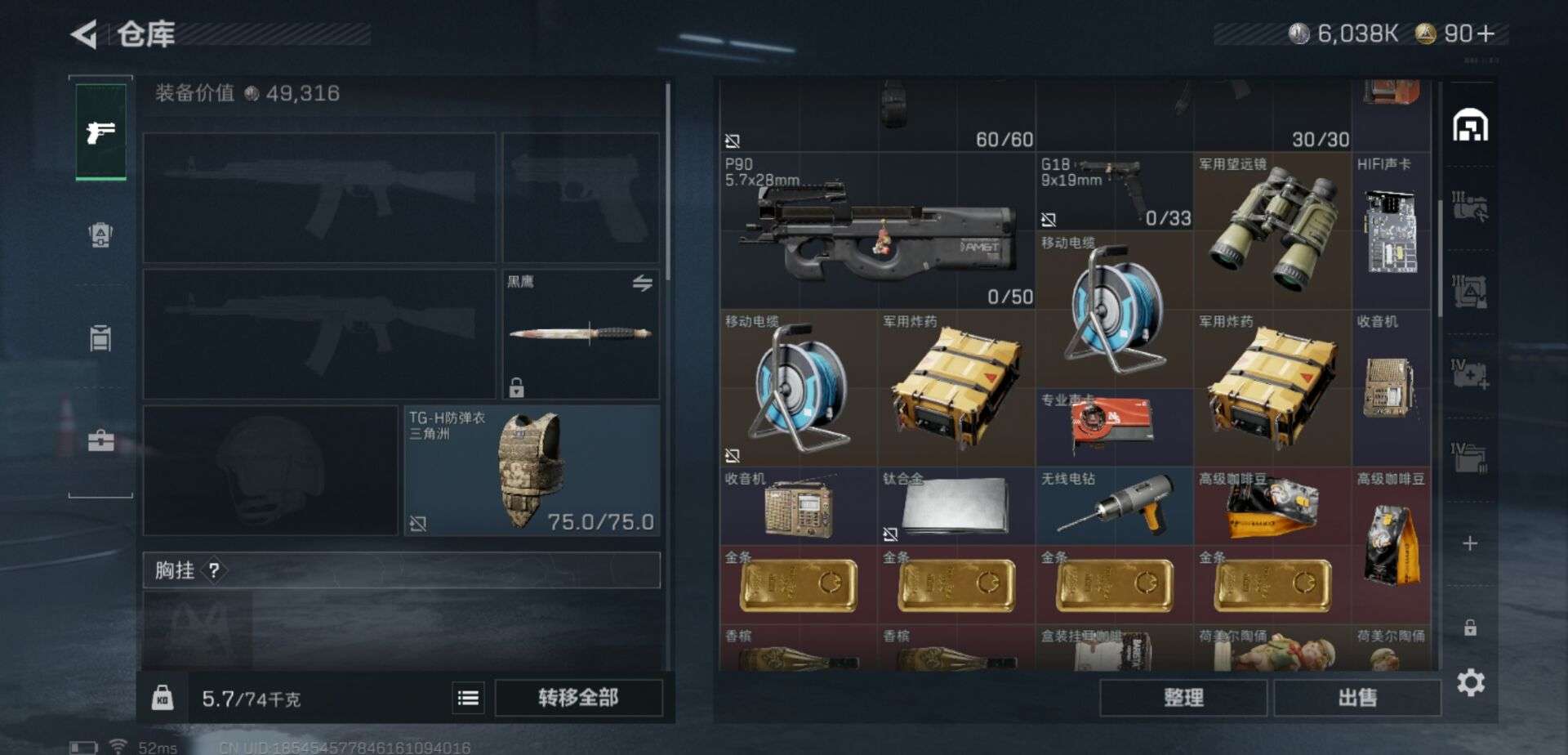Add a stash page with plus icon

pyautogui.click(x=1469, y=543)
